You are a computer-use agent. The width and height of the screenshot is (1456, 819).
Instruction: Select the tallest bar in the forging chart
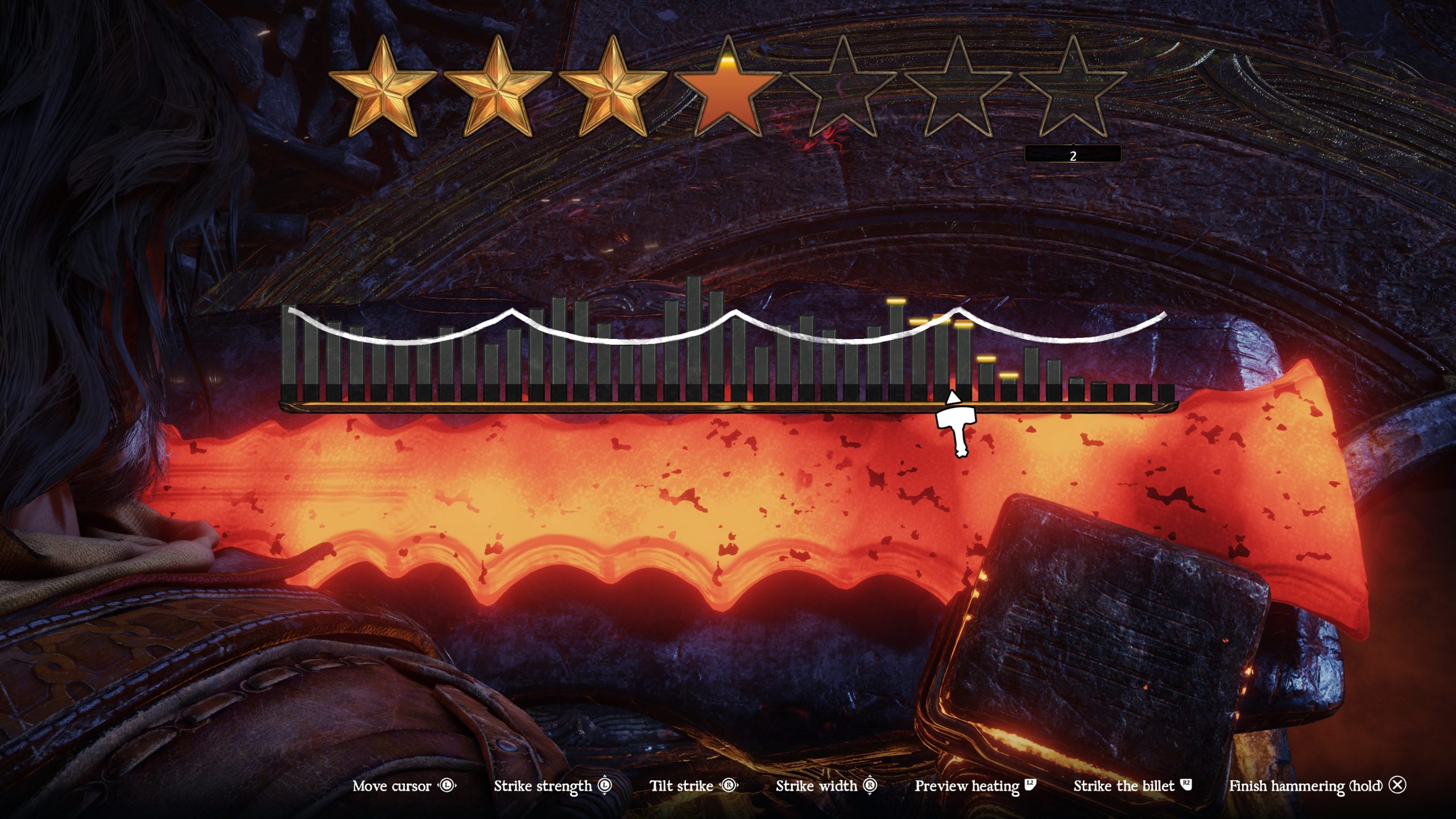[694, 336]
